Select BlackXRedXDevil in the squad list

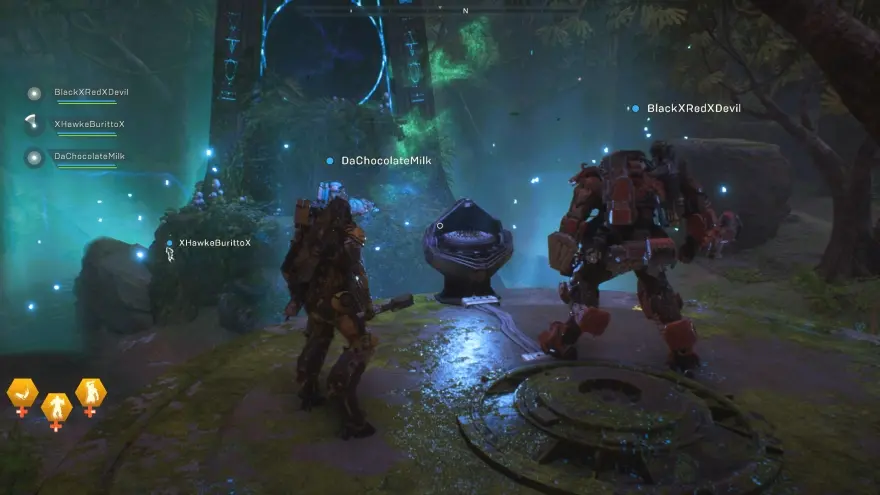90,93
